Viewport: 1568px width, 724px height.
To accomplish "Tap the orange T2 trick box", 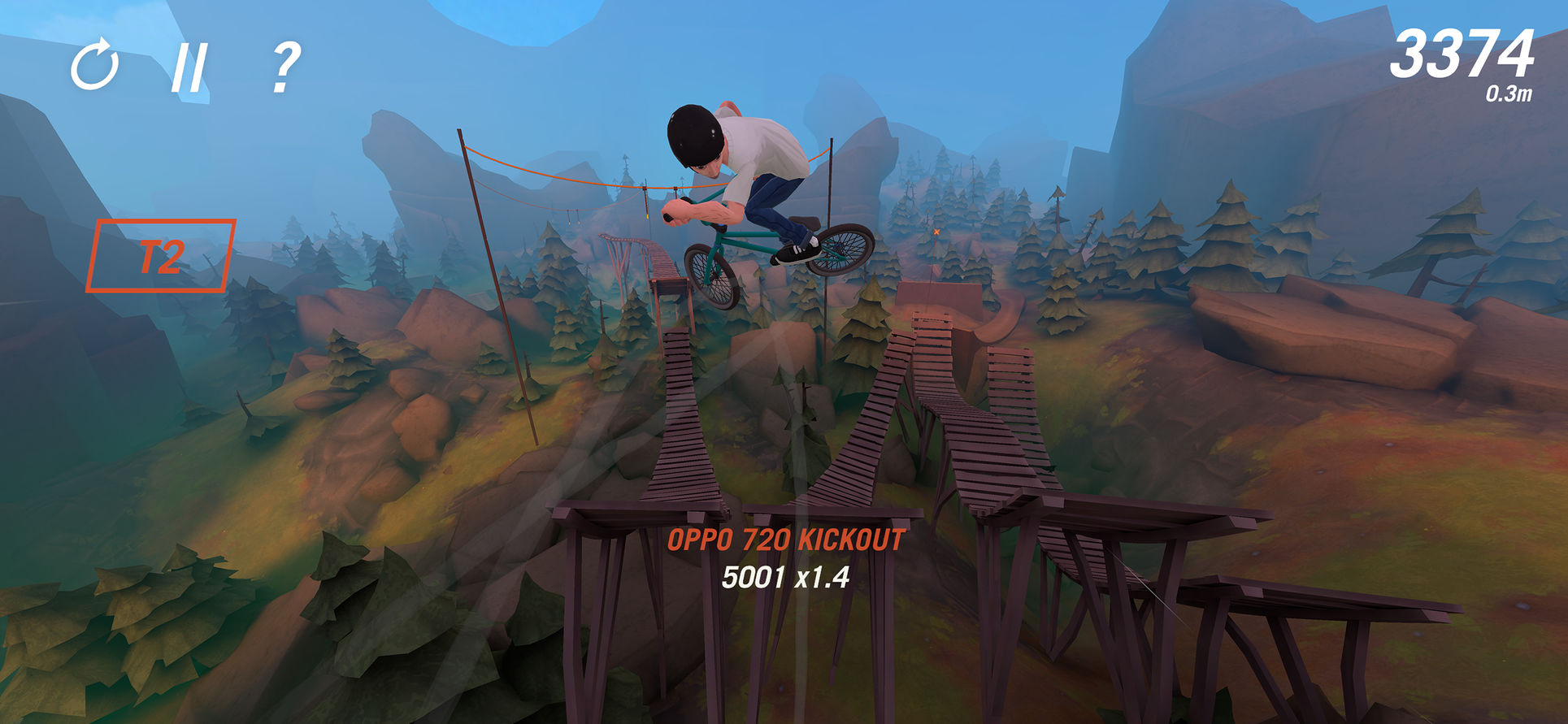I will (161, 256).
